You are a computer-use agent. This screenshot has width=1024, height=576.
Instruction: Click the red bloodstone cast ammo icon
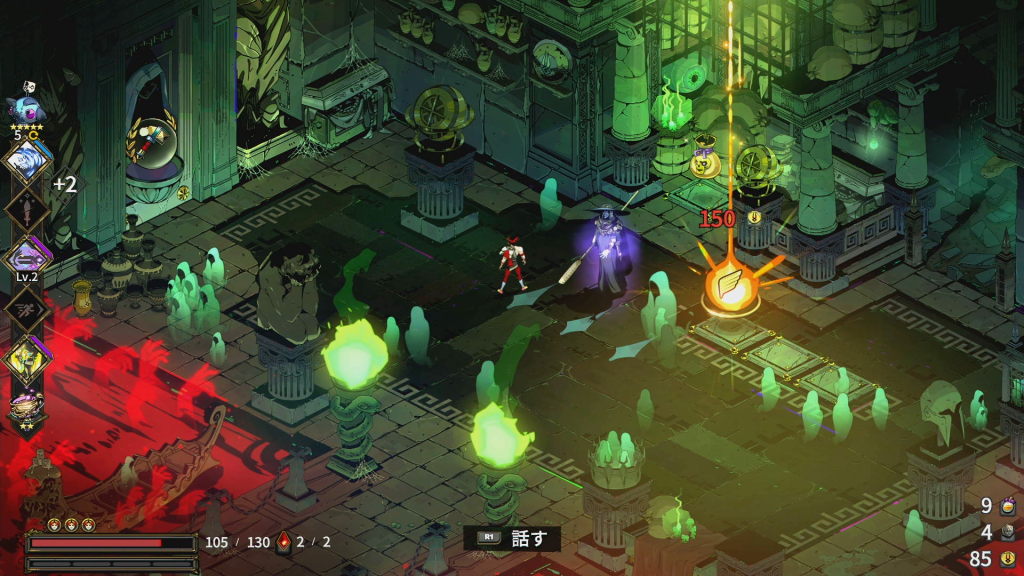click(x=283, y=543)
